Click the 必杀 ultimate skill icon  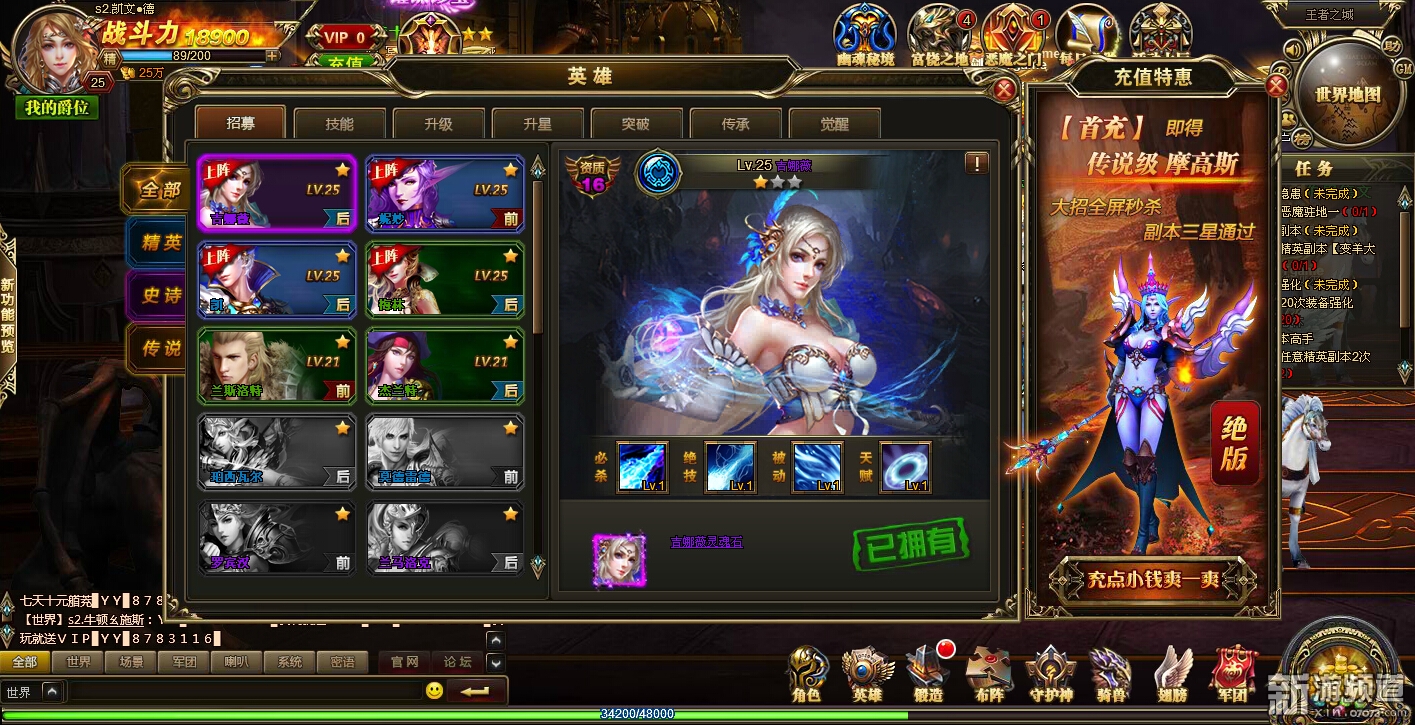pyautogui.click(x=642, y=467)
